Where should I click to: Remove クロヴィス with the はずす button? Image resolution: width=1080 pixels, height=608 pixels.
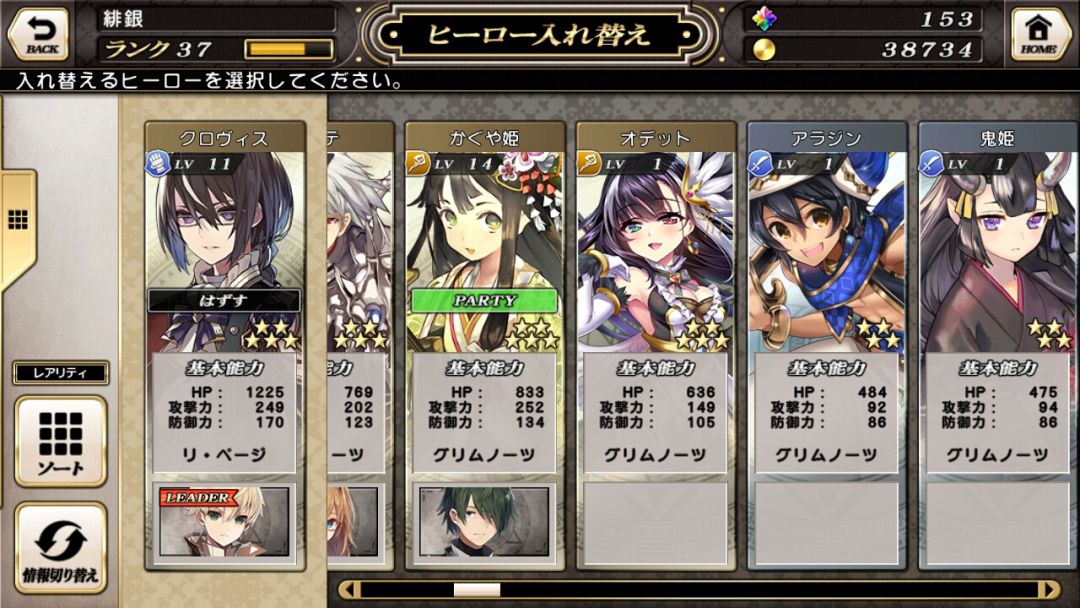[224, 301]
